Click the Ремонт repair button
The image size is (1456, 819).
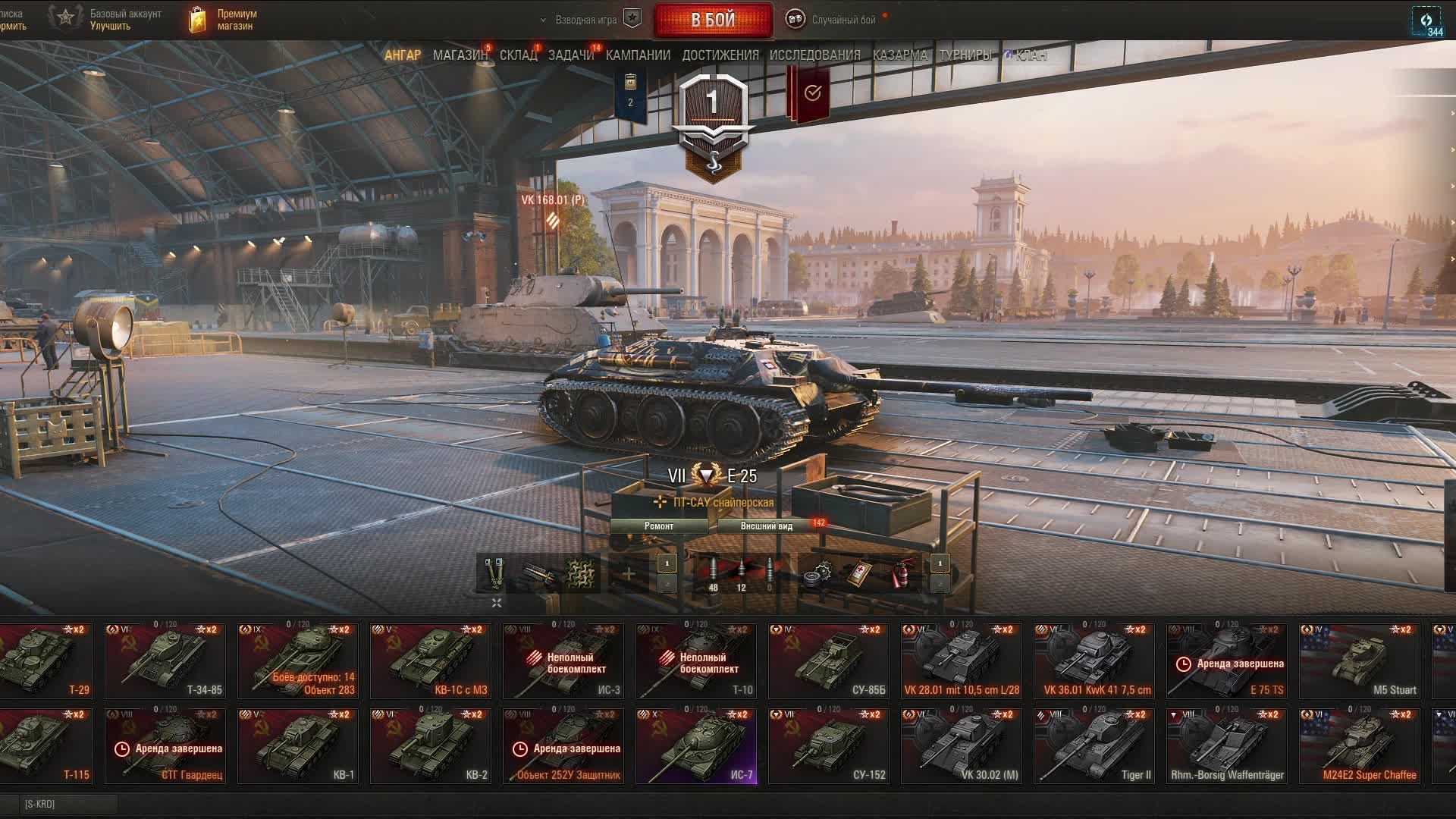[x=658, y=526]
